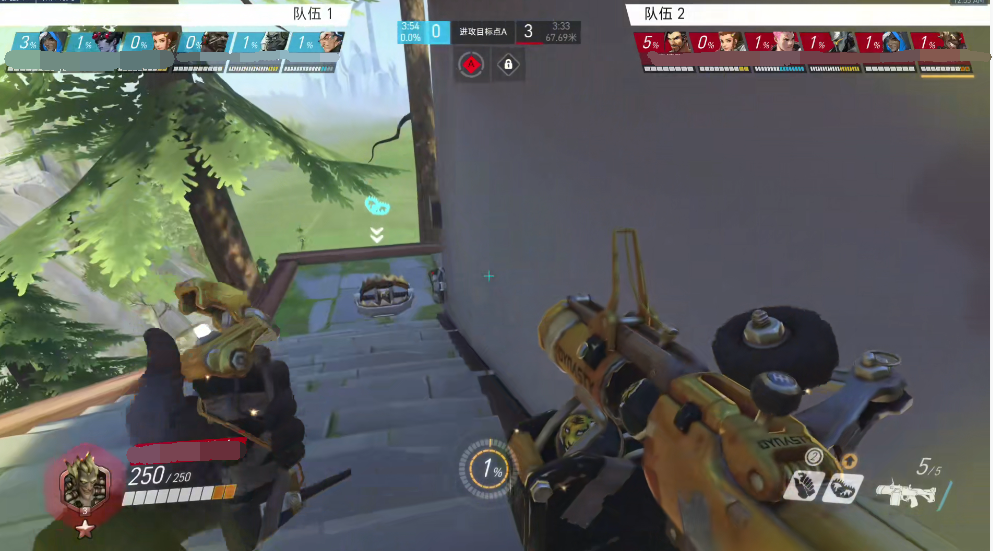The image size is (993, 551).
Task: Choose Team 1's Brigitte portrait
Action: (164, 42)
